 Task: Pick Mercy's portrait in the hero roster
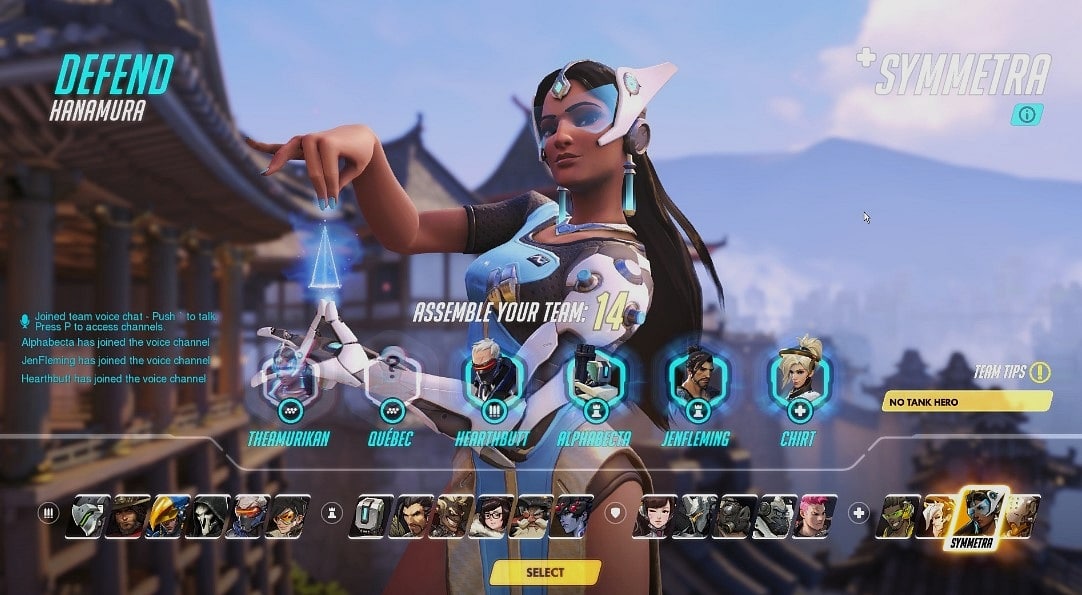click(936, 516)
